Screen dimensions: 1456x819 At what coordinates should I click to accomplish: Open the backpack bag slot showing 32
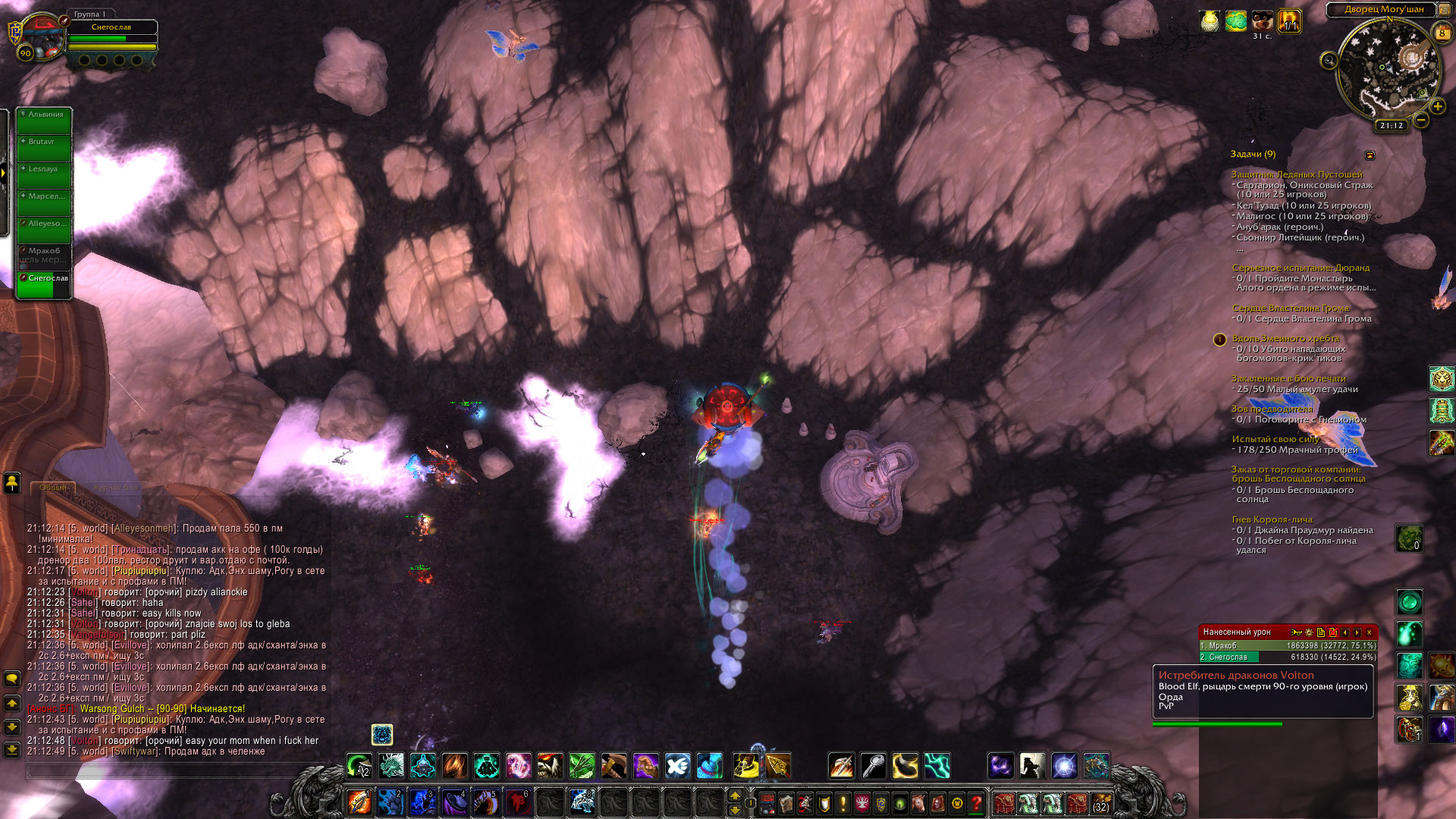click(1100, 802)
